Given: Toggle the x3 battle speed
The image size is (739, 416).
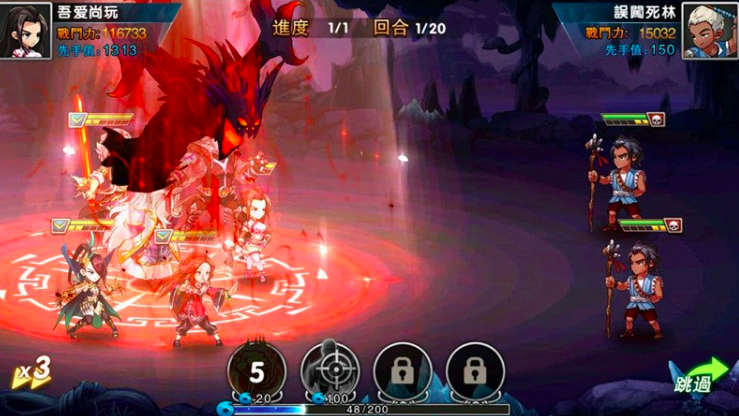Looking at the screenshot, I should click(32, 372).
